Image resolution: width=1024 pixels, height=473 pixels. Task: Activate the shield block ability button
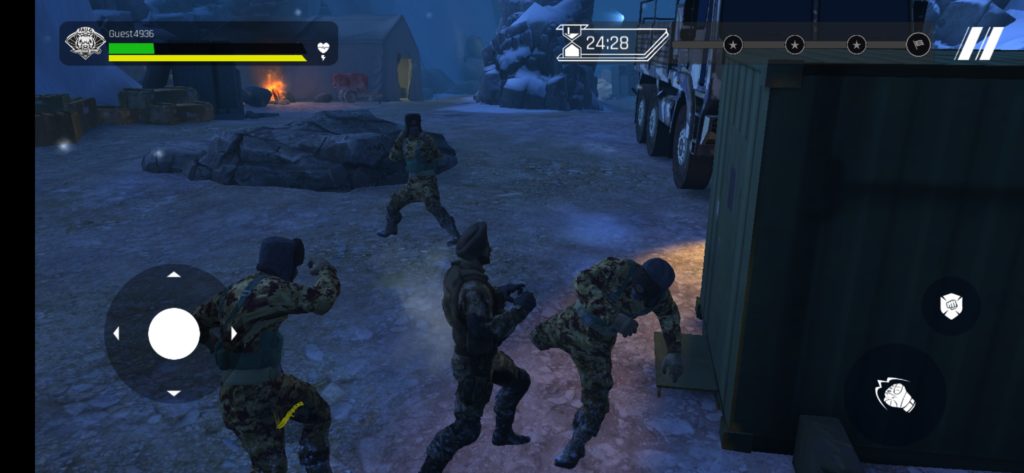950,306
